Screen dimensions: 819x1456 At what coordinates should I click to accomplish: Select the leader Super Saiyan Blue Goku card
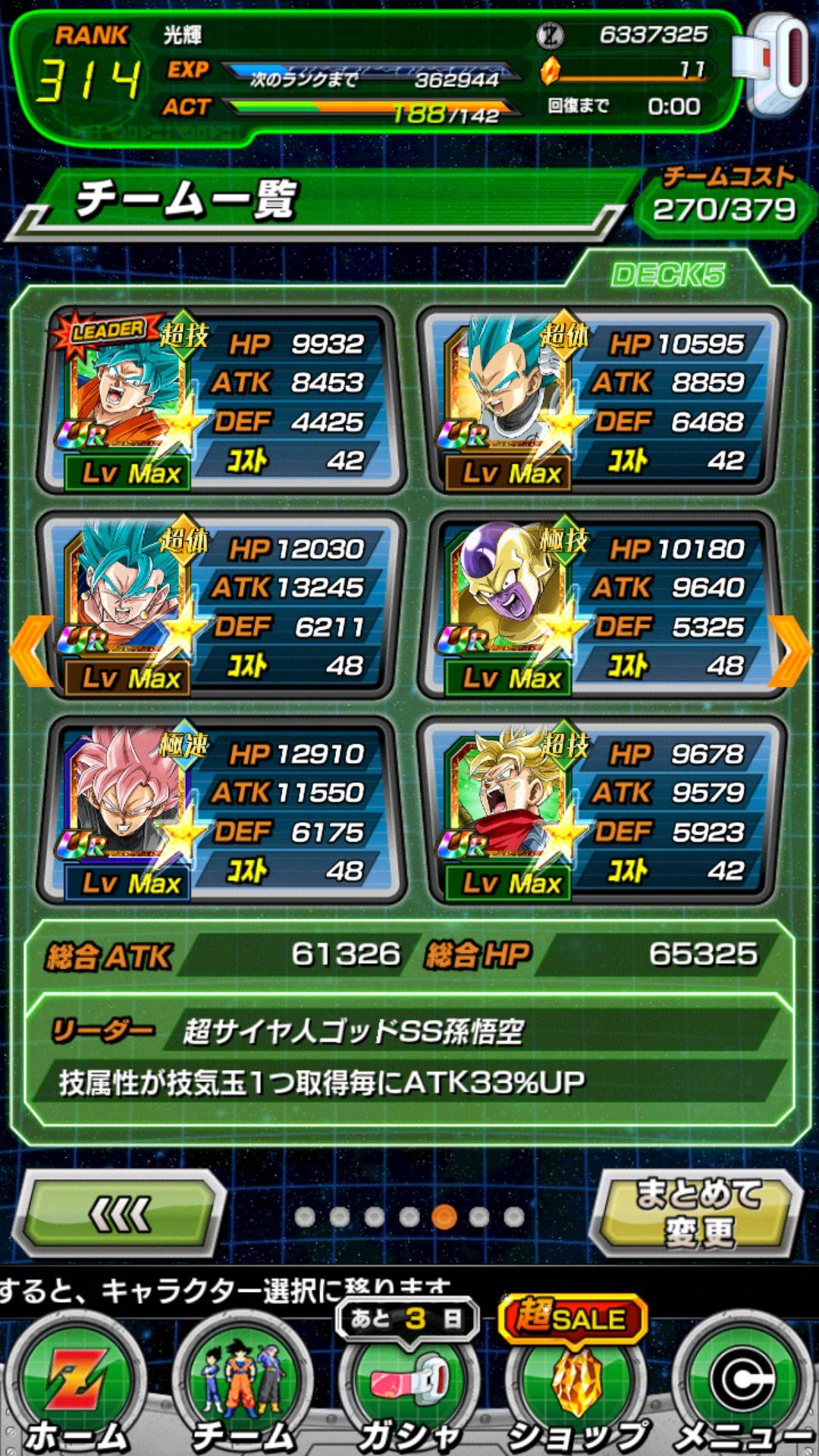coord(220,400)
